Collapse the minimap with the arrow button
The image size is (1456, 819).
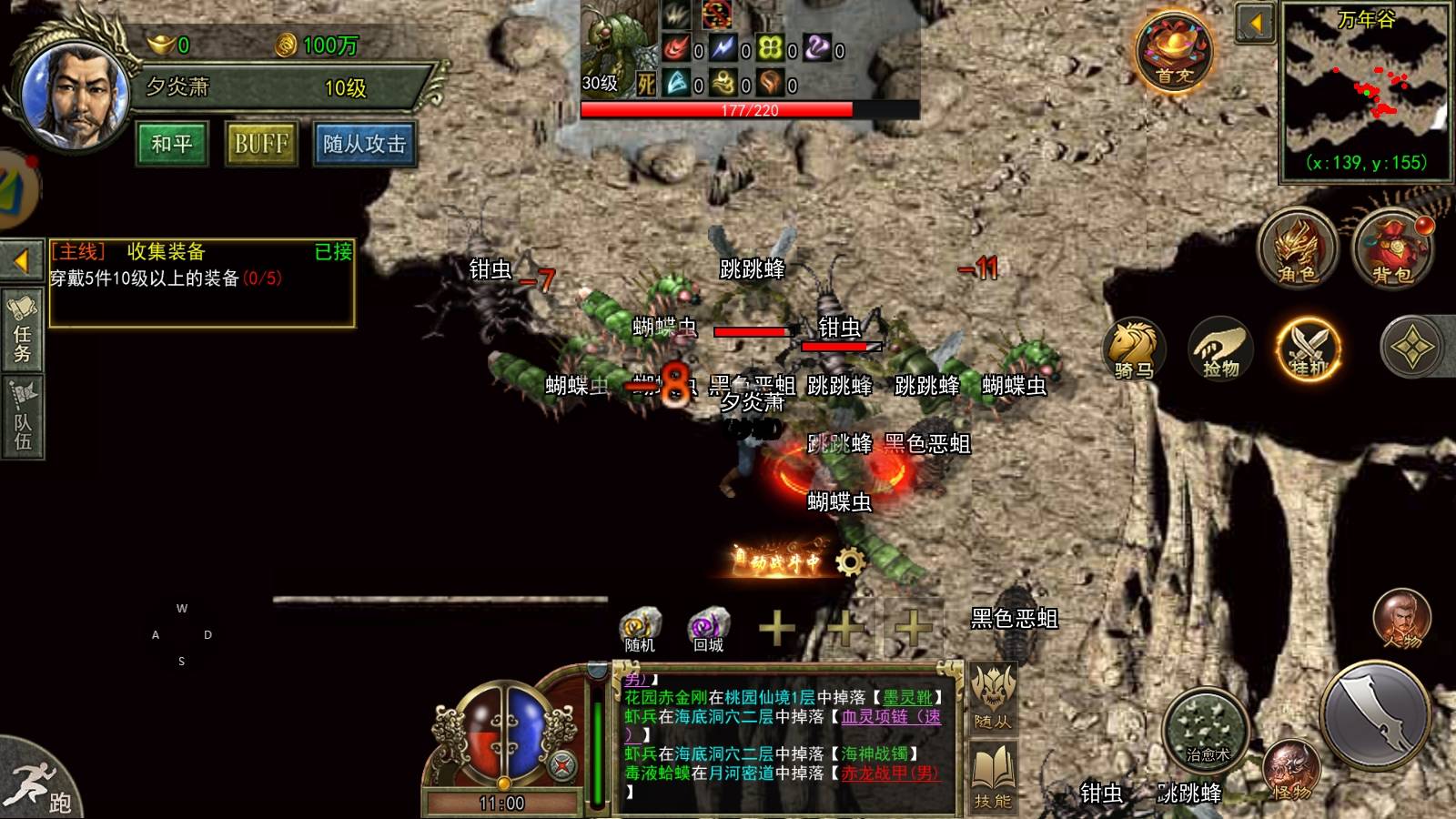point(1256,23)
